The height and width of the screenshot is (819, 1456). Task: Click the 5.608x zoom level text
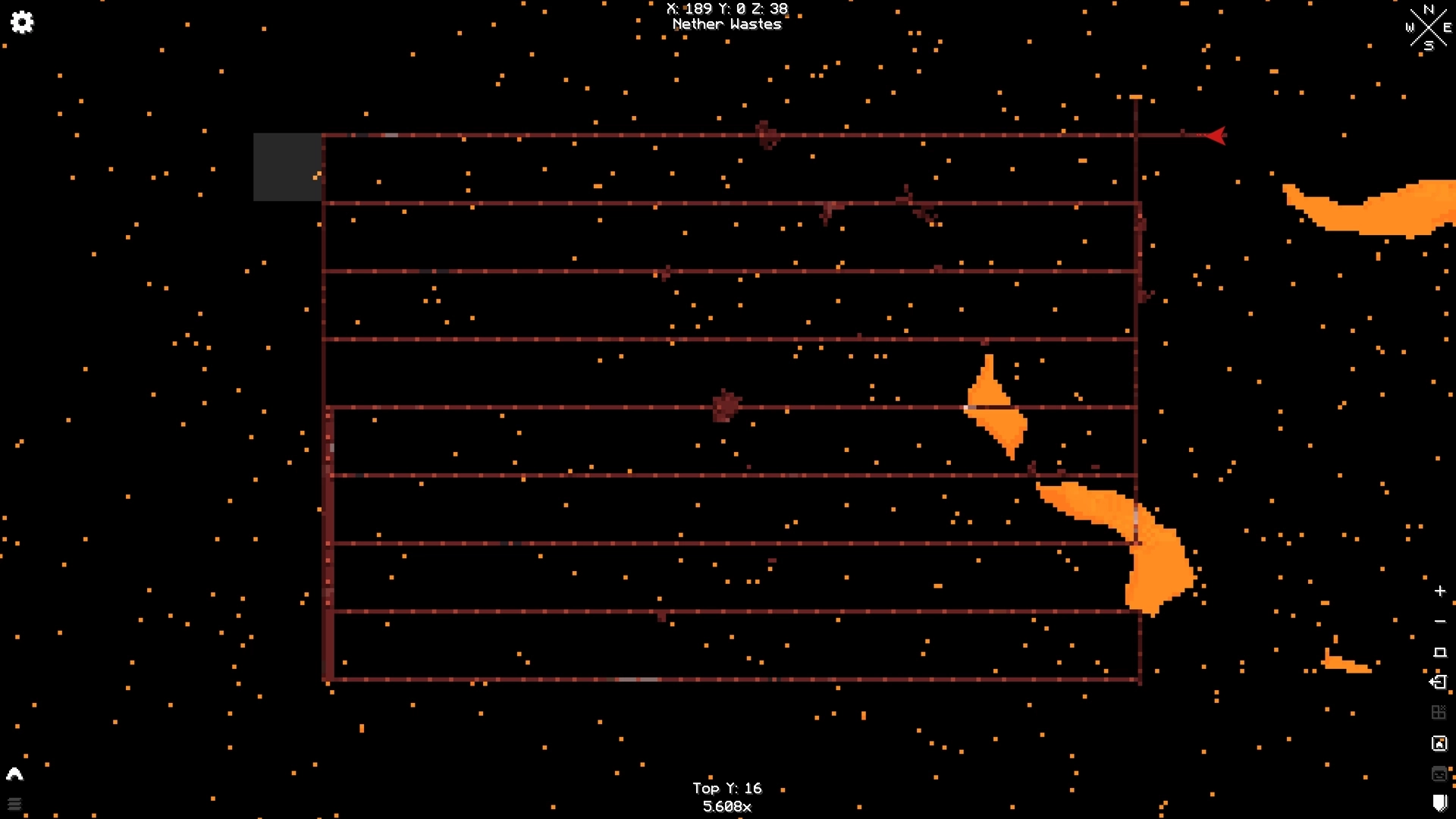point(726,807)
